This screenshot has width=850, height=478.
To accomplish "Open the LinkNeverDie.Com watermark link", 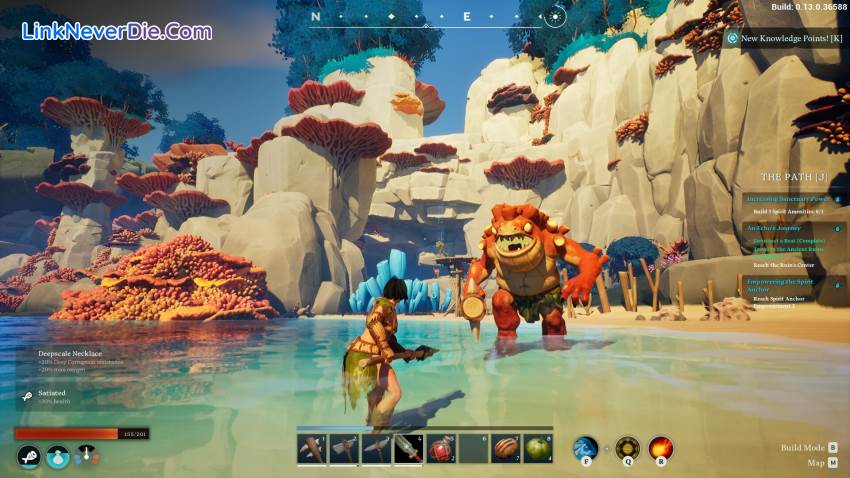I will point(117,31).
